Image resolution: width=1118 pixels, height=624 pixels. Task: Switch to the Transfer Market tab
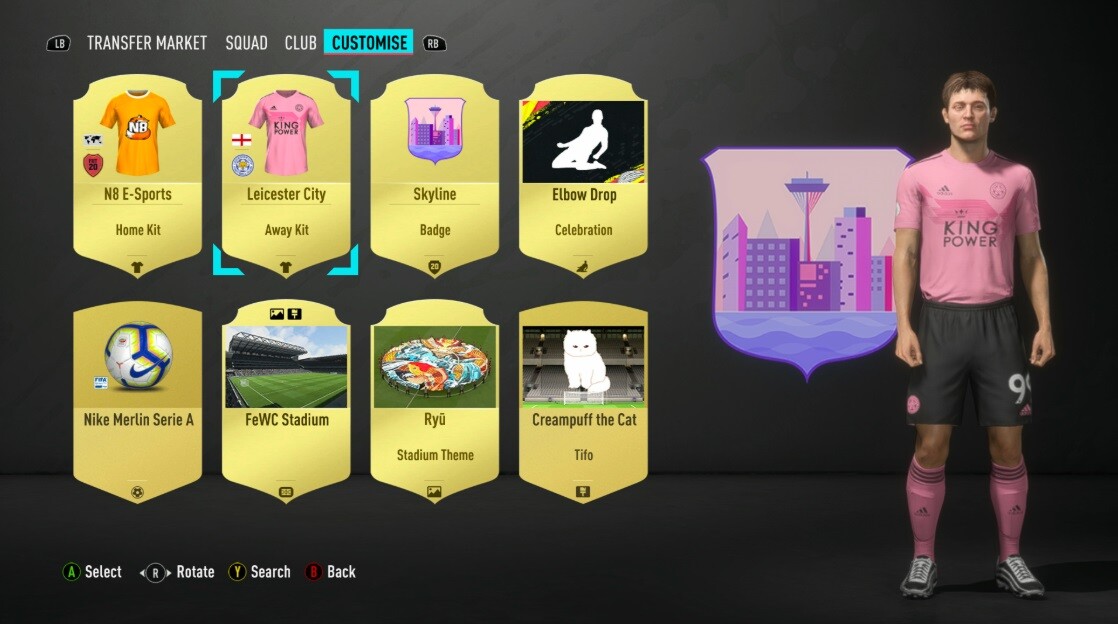tap(147, 43)
